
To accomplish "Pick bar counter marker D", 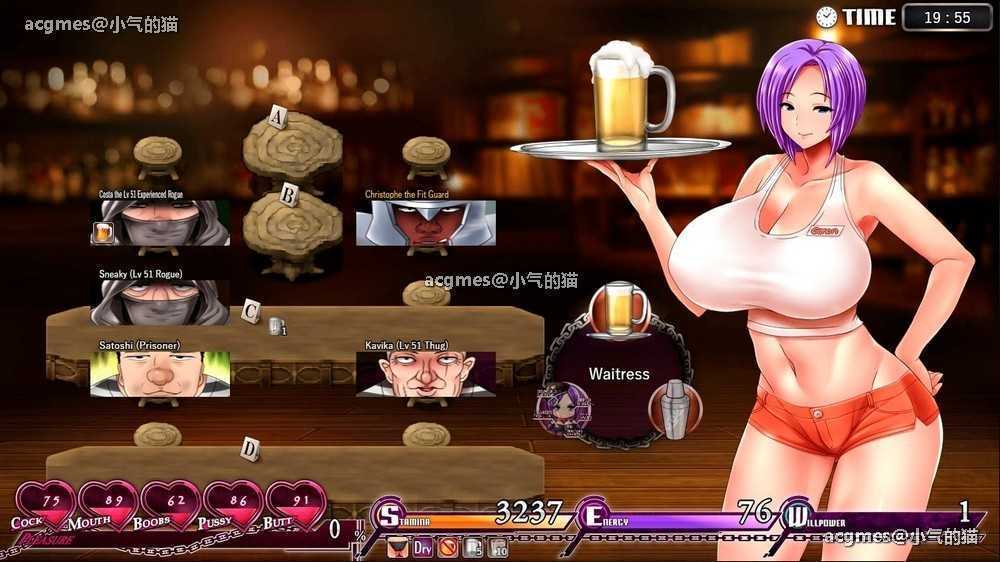I will point(250,449).
